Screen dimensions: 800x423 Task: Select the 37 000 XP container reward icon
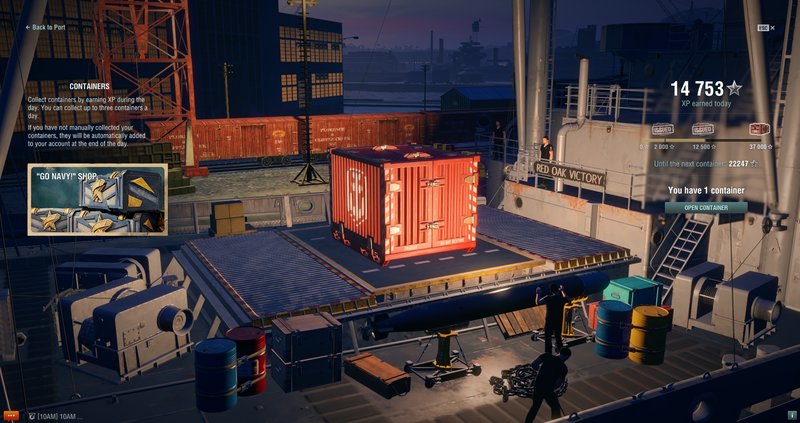point(759,129)
